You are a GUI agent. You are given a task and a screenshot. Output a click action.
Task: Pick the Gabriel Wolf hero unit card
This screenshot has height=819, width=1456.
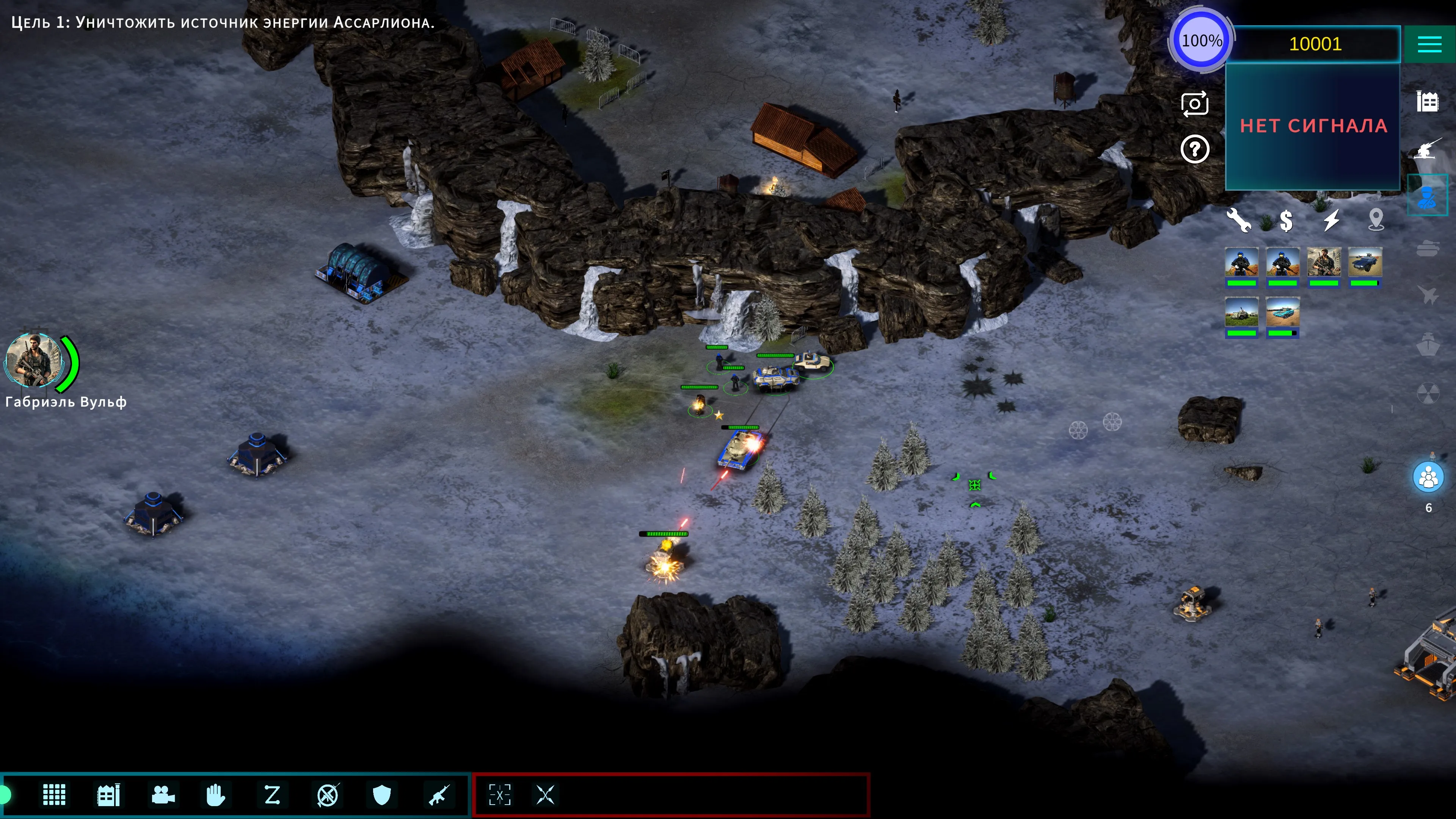[x=1324, y=266]
